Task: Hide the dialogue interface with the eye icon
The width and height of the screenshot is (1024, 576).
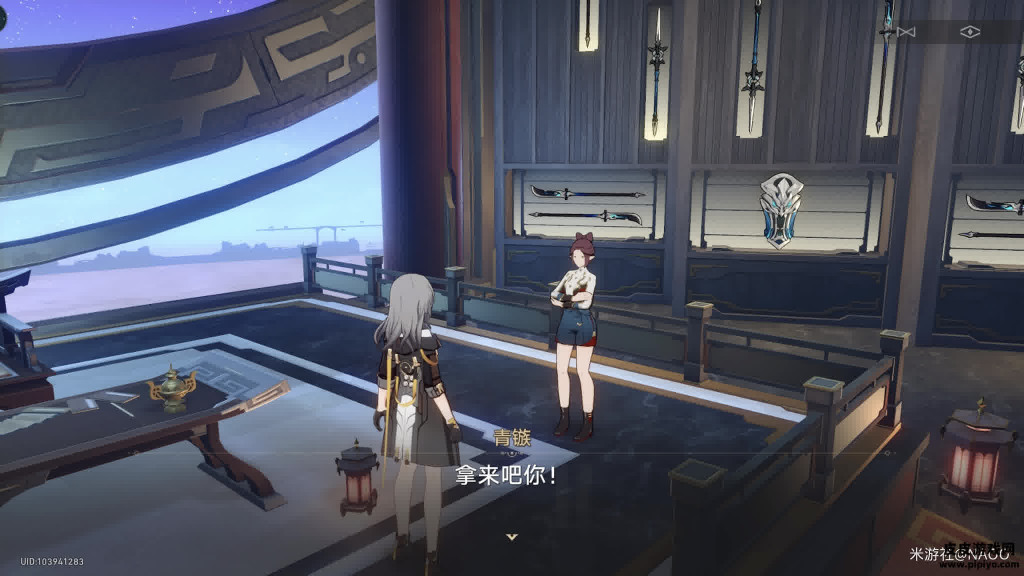Action: [x=969, y=32]
